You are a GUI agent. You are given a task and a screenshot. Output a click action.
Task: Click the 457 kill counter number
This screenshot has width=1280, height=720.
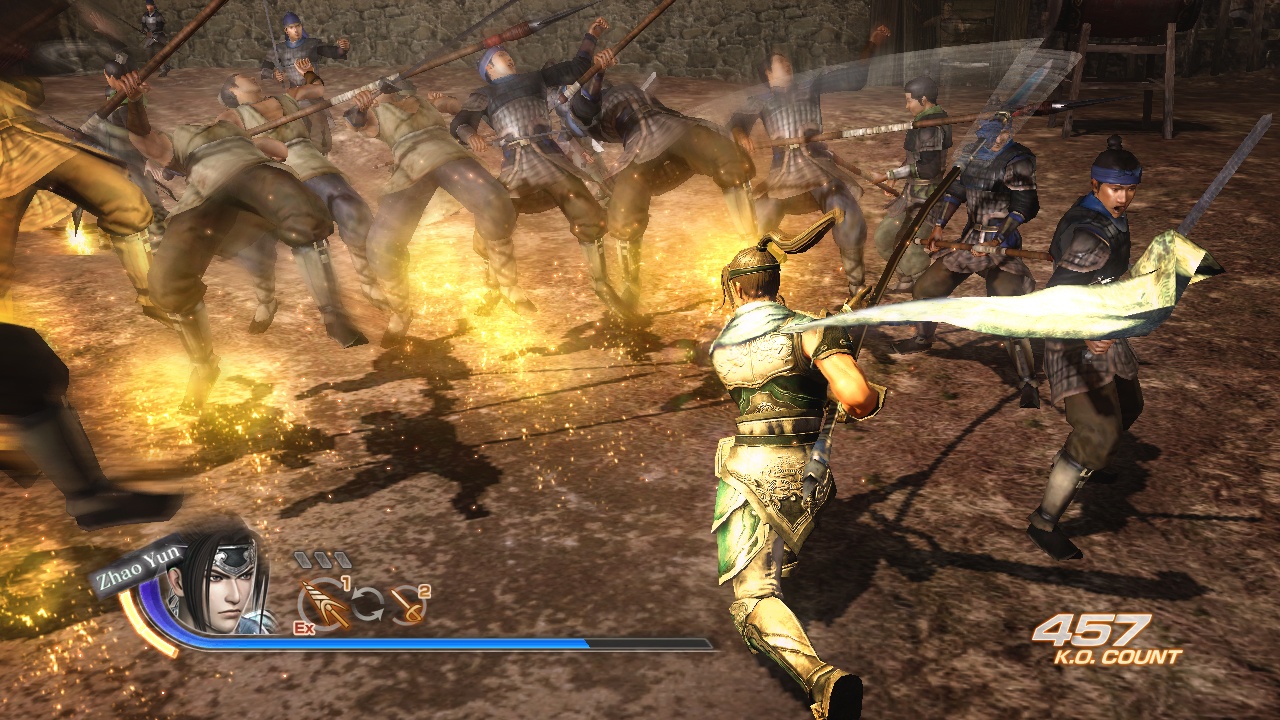click(x=1094, y=630)
